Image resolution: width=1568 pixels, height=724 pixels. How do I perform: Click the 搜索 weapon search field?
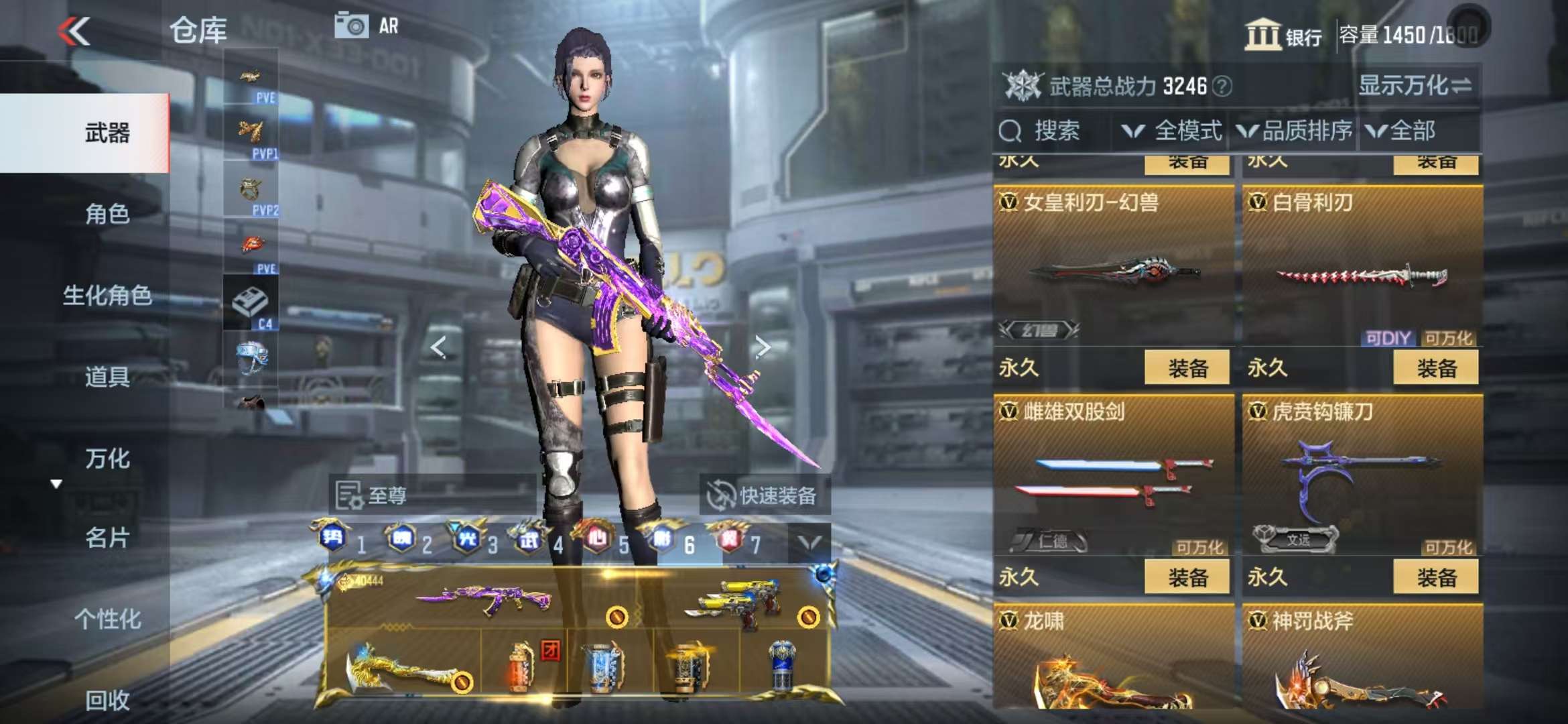pyautogui.click(x=1055, y=131)
